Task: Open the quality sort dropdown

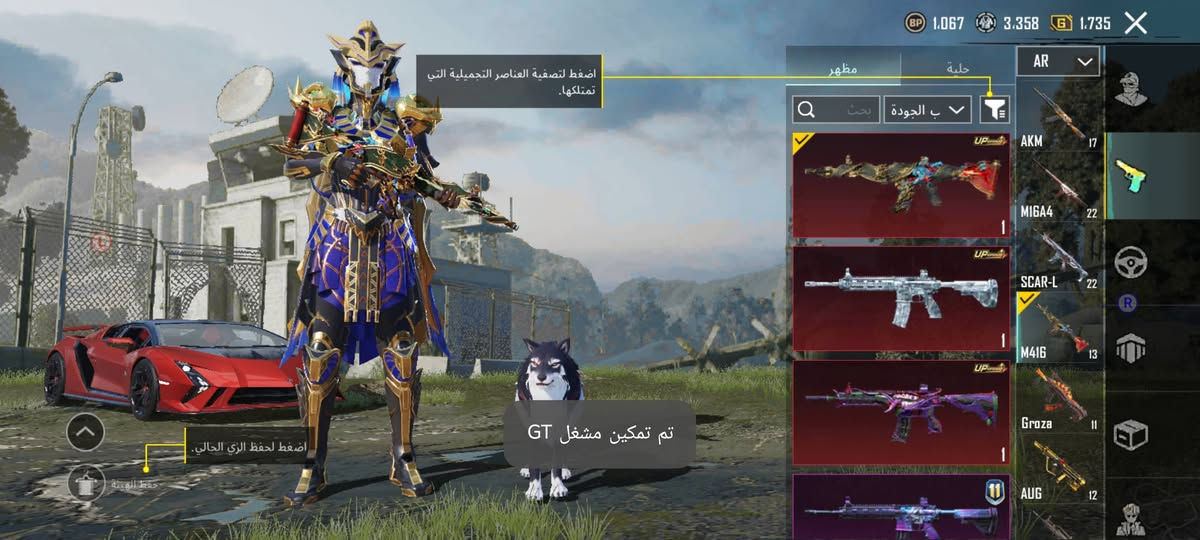Action: [x=928, y=109]
